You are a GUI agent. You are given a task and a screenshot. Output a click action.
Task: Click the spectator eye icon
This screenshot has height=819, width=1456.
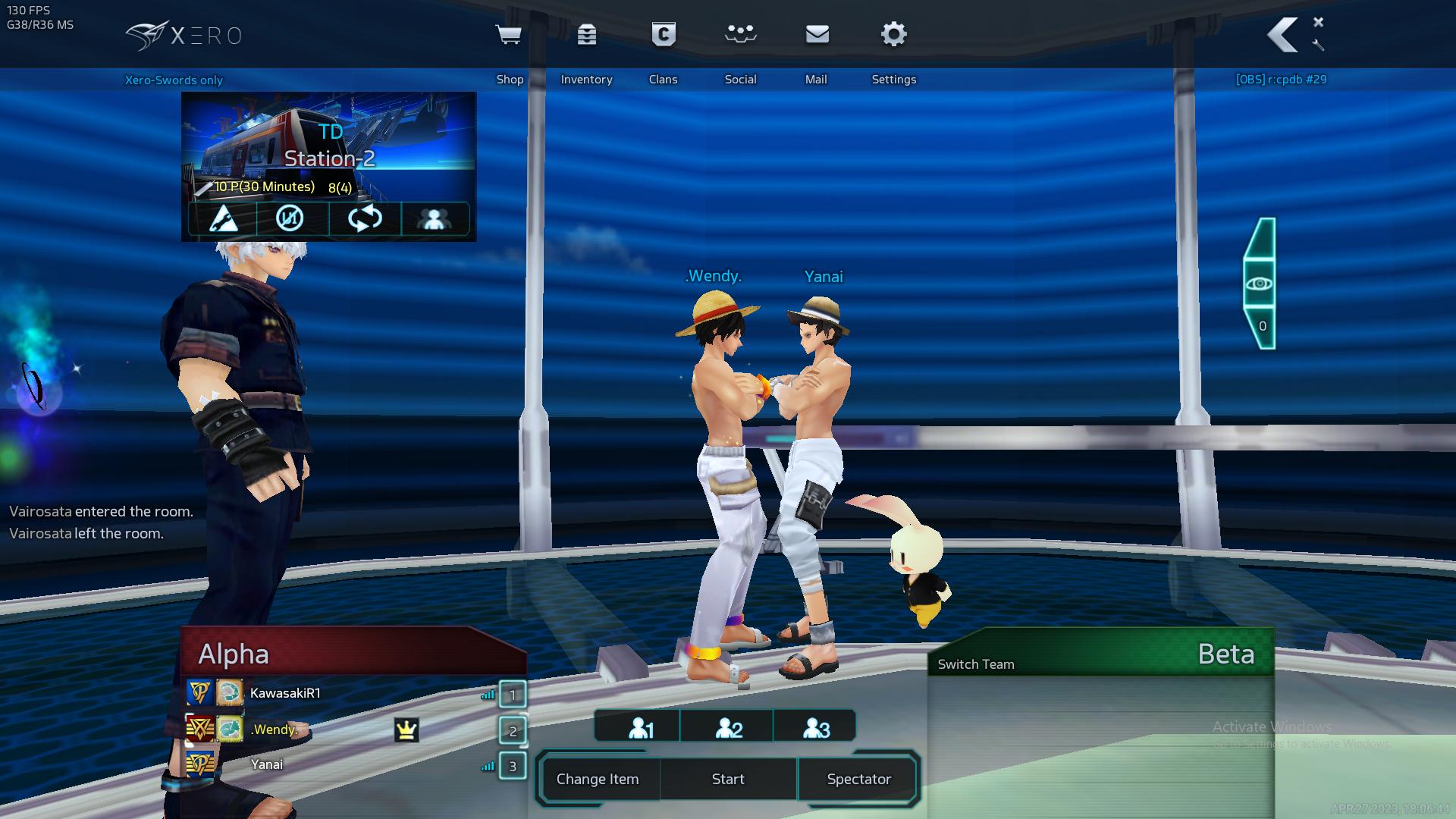coord(1260,284)
